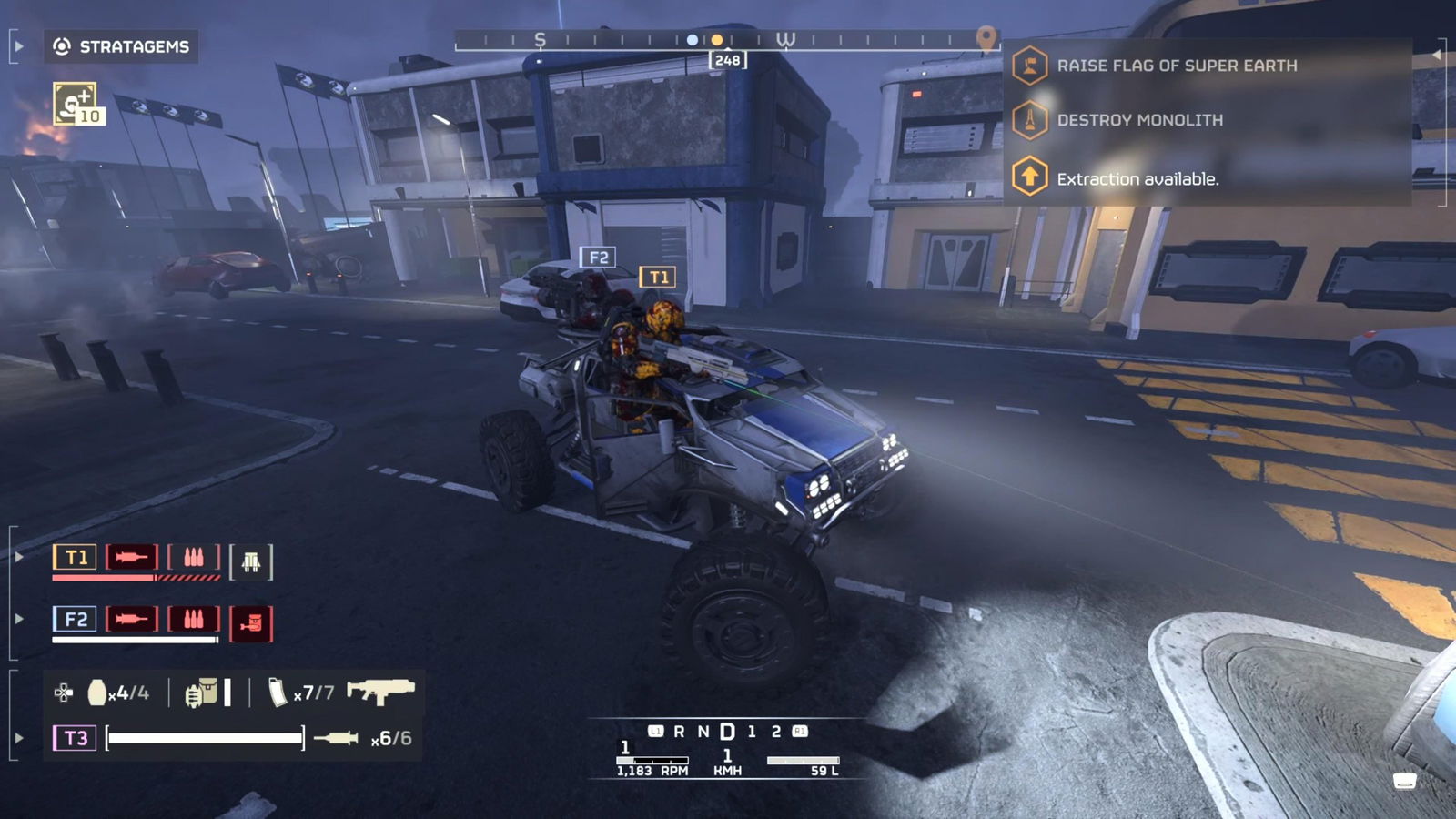Click the Extraction available objective entry
1456x819 pixels.
click(1137, 179)
